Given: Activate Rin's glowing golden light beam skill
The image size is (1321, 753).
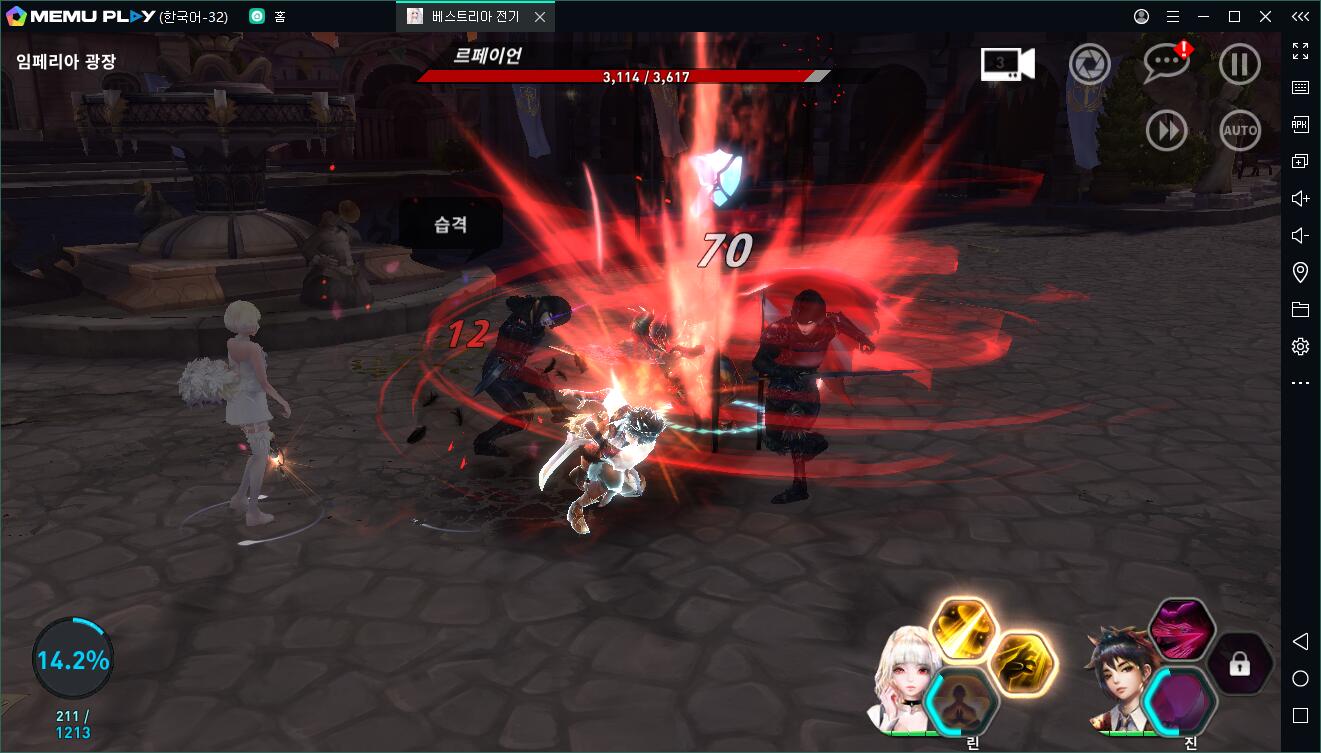Looking at the screenshot, I should tap(964, 630).
